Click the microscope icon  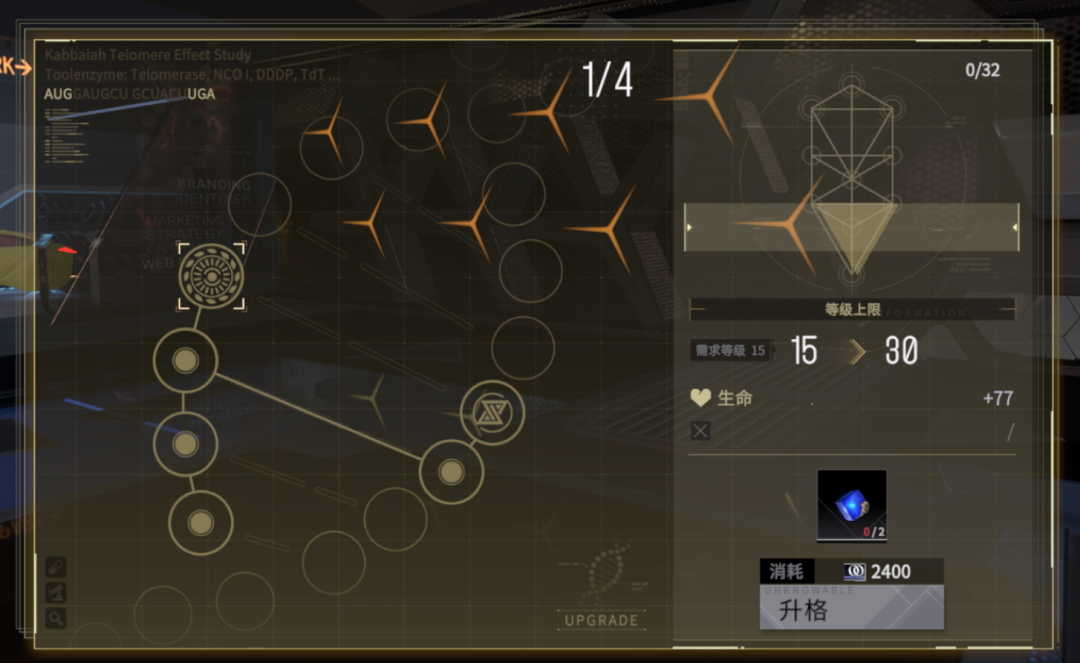pos(56,593)
